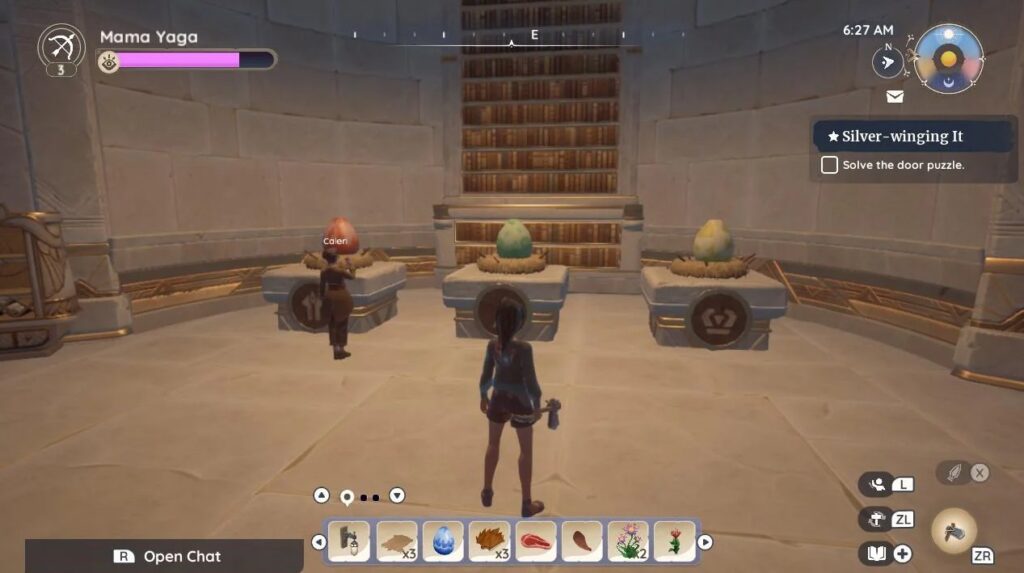This screenshot has height=573, width=1024.
Task: Click the north compass arrow icon
Action: (x=887, y=62)
